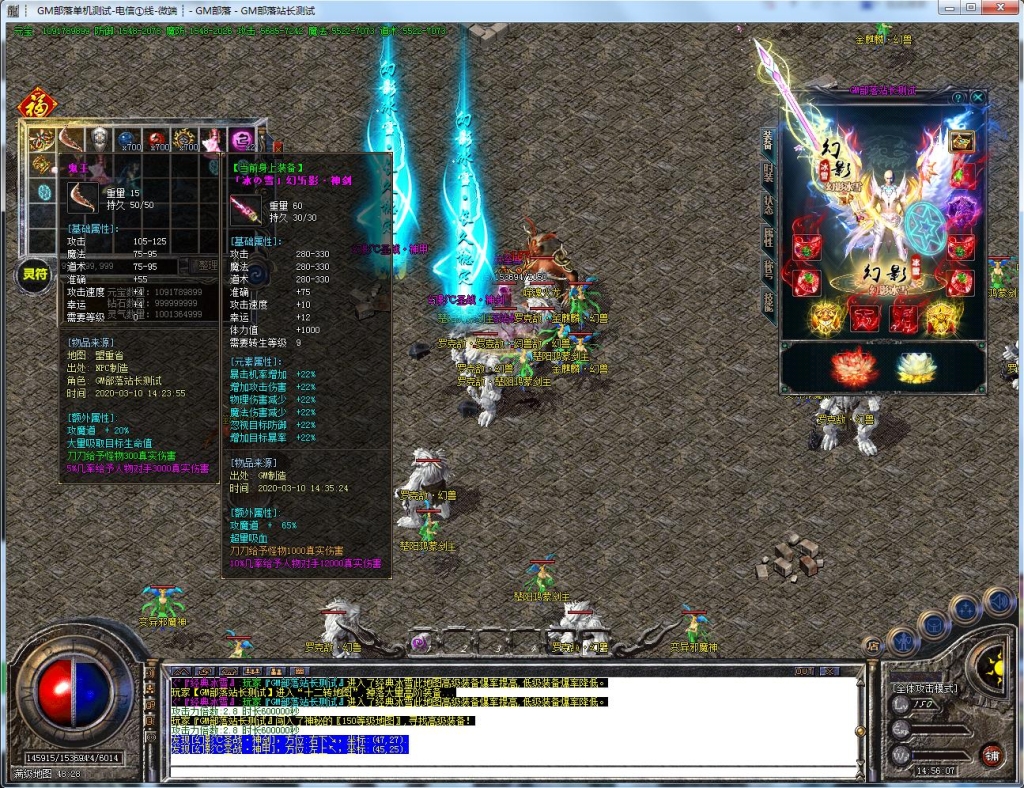The height and width of the screenshot is (788, 1024).
Task: Open the 店 (shop) round button
Action: point(871,647)
